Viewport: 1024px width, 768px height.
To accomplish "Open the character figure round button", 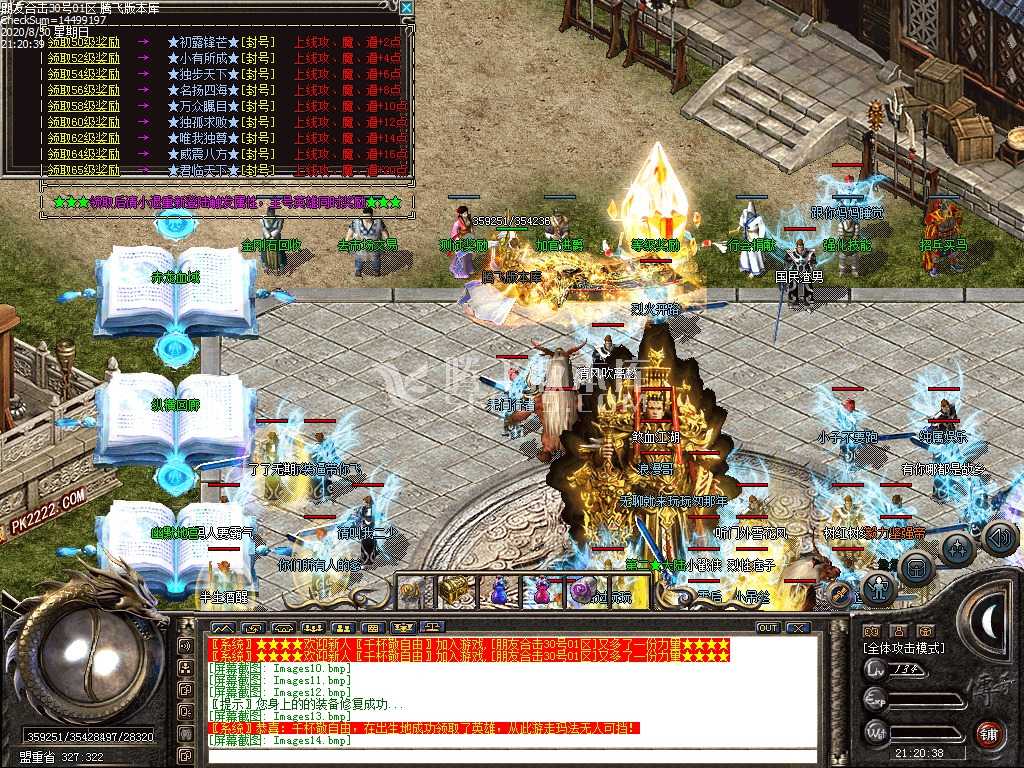I will (x=878, y=590).
